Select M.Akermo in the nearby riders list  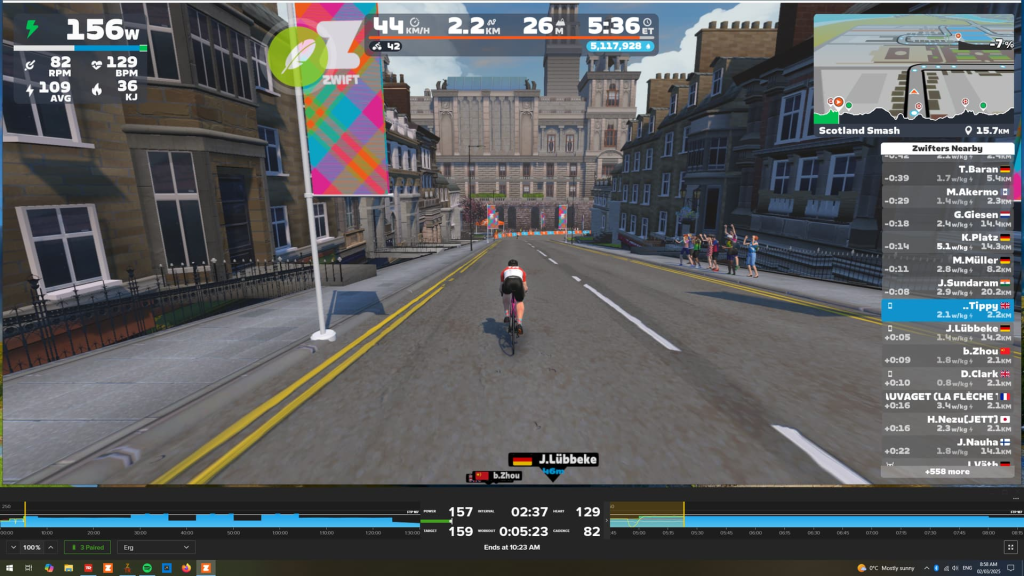(x=947, y=196)
